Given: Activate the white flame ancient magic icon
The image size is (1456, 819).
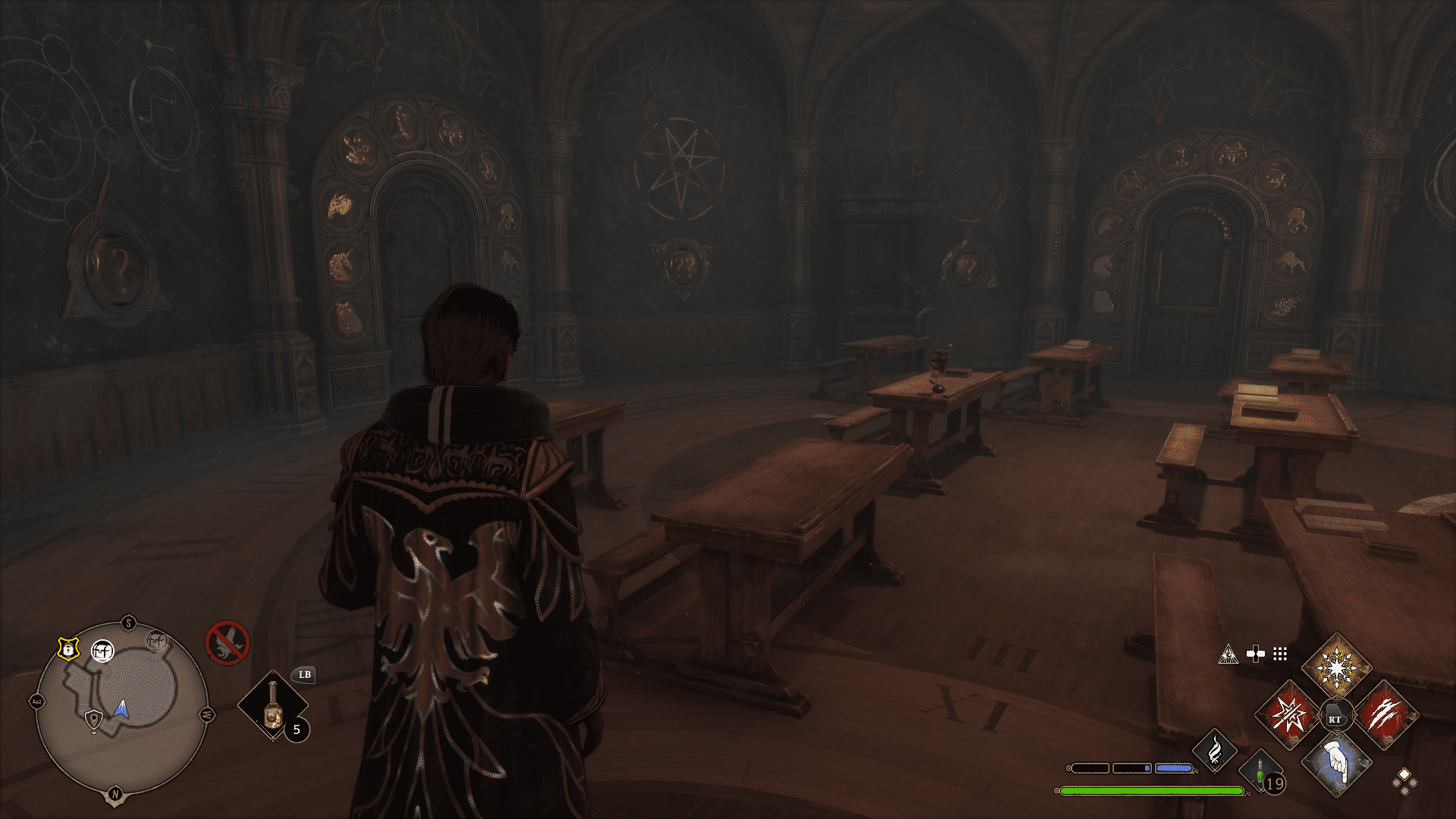Looking at the screenshot, I should click(1214, 750).
